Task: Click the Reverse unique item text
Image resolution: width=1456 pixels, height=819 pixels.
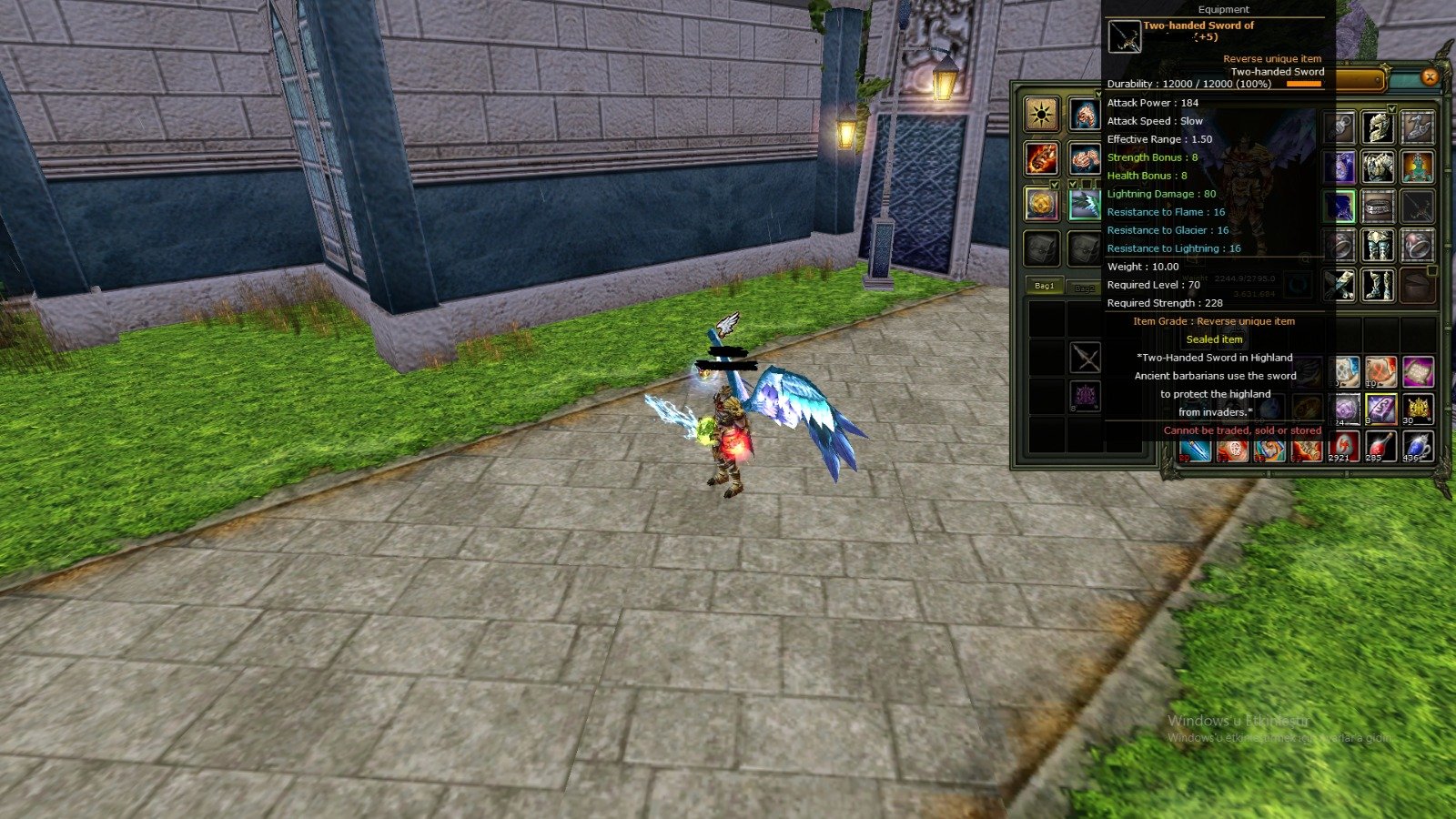Action: (1272, 57)
